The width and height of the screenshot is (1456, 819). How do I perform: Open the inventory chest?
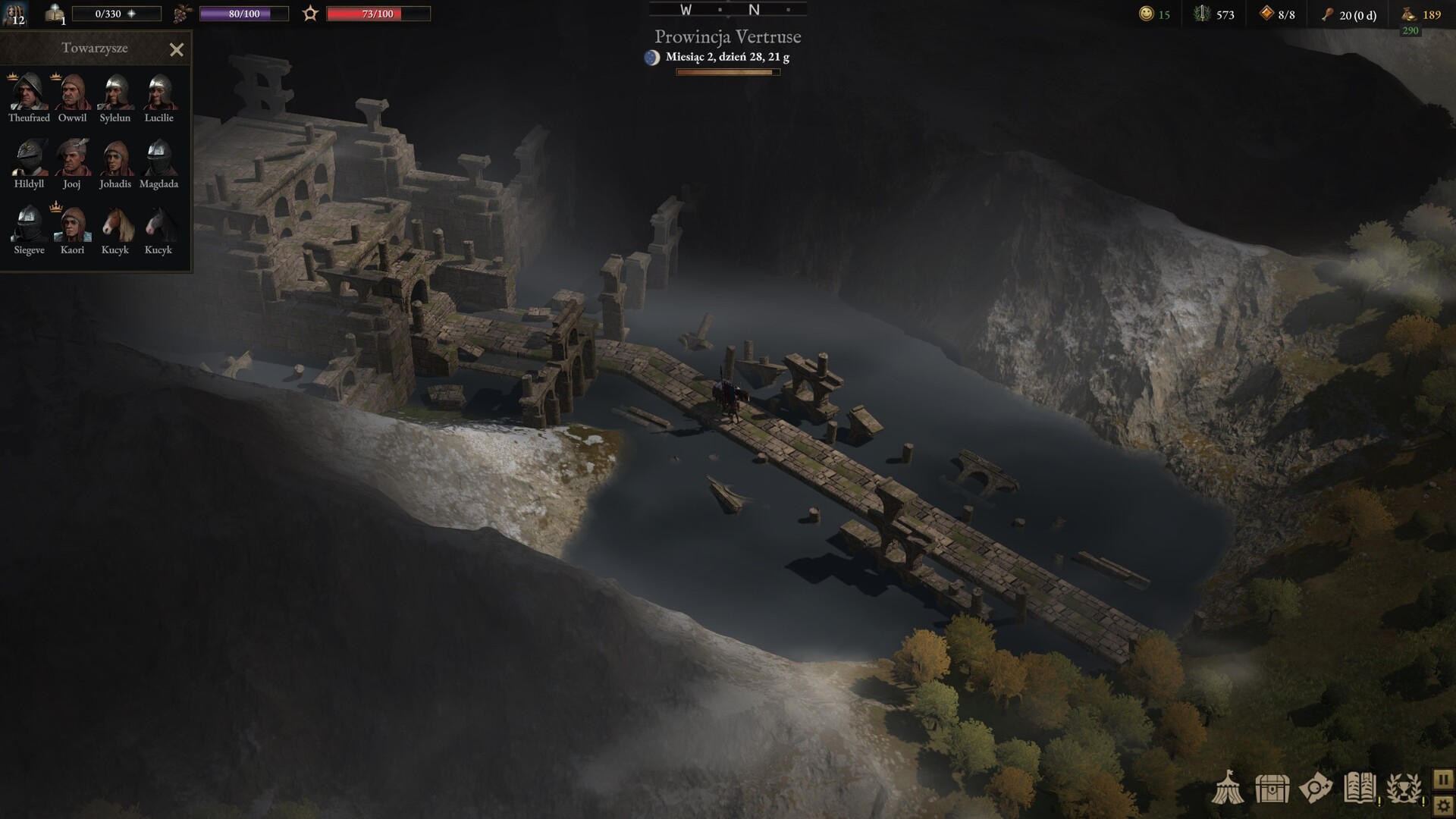click(x=1272, y=789)
